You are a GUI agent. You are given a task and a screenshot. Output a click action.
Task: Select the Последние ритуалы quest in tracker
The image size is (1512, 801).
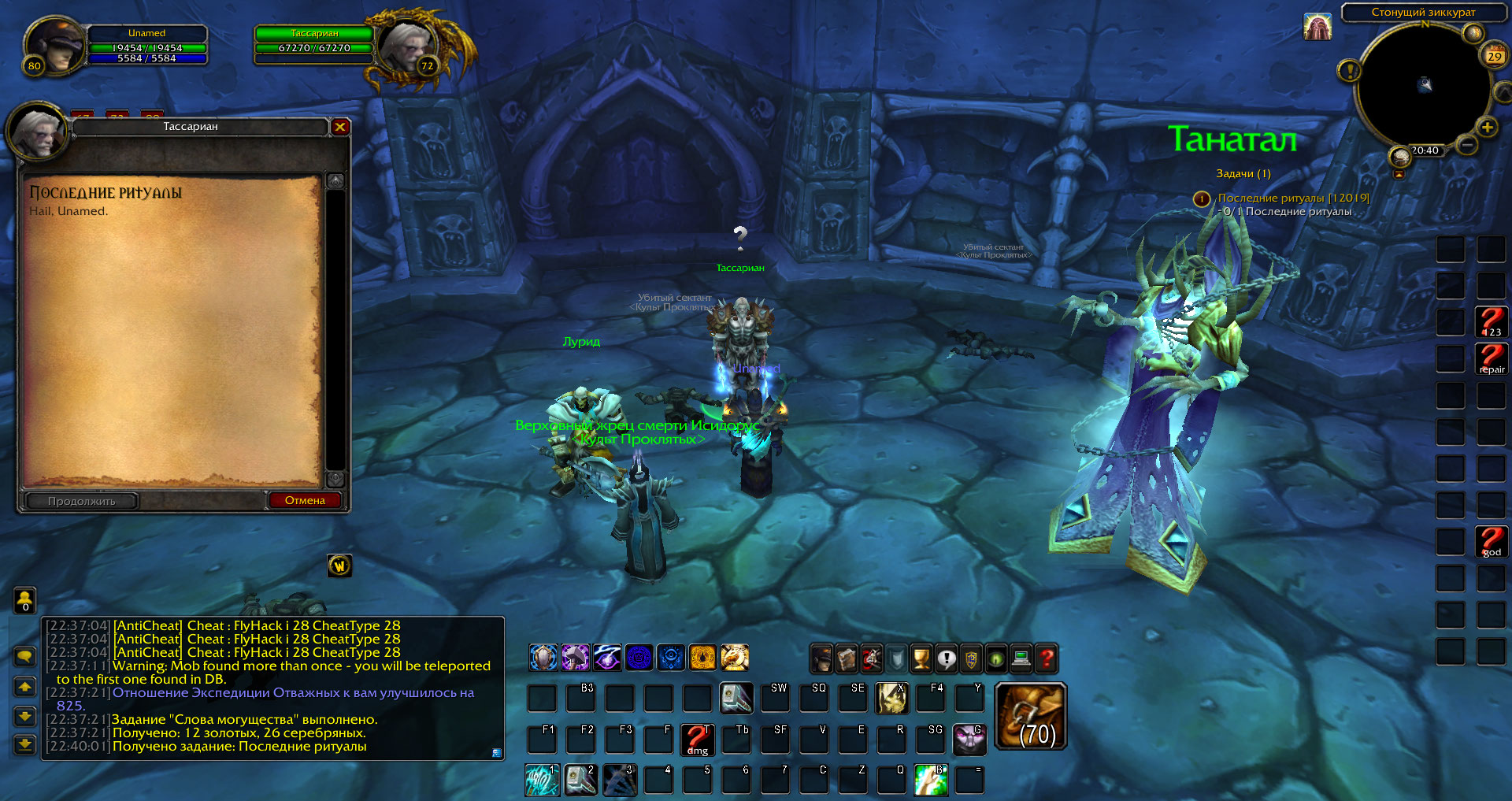(1293, 198)
